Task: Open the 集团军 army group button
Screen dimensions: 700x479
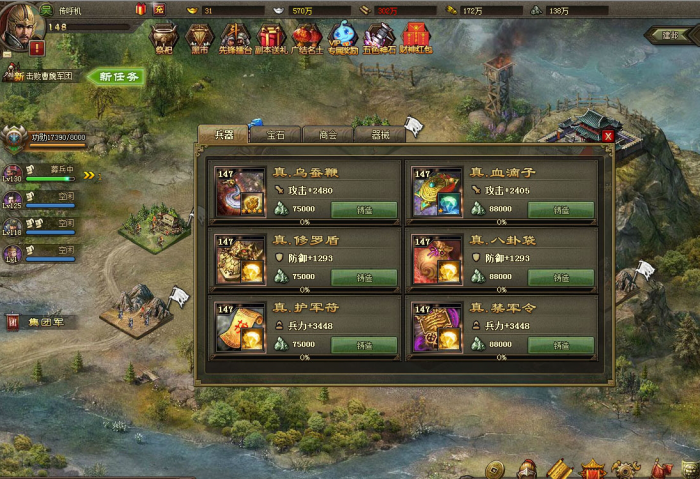Action: pos(38,322)
